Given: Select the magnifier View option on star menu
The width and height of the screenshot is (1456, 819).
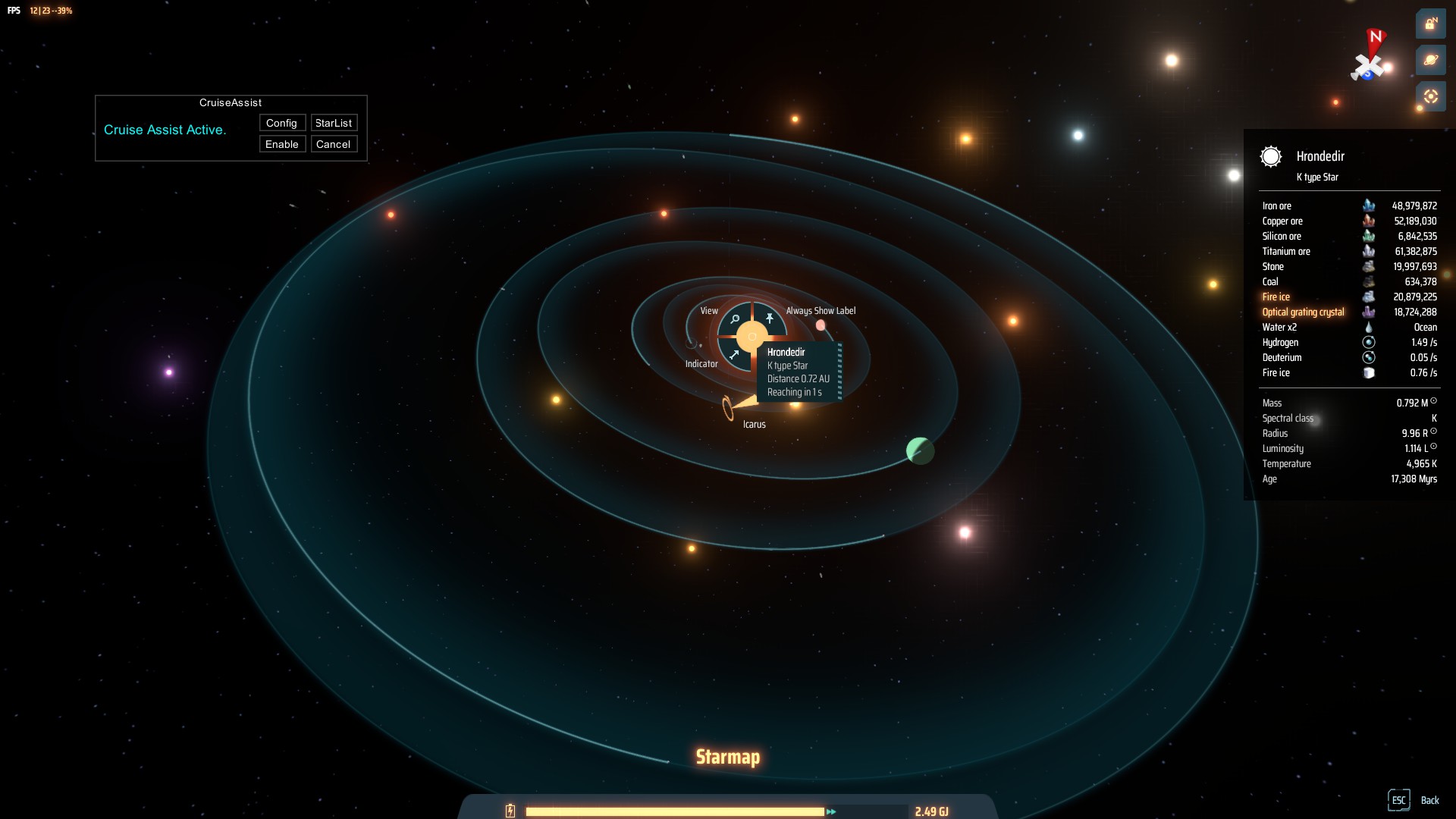Looking at the screenshot, I should coord(735,320).
